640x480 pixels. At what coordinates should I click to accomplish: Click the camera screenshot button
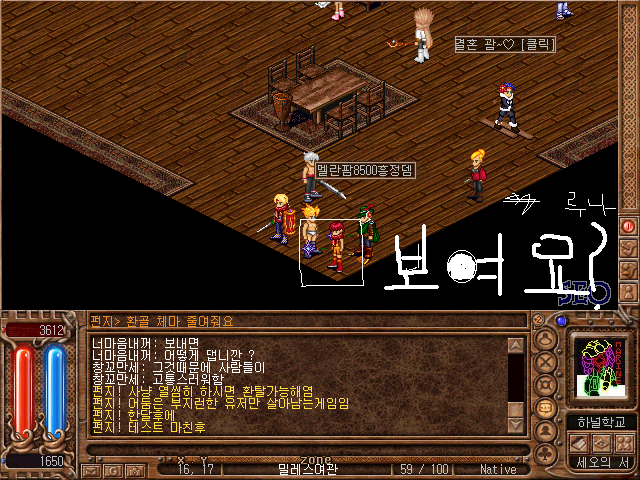pyautogui.click(x=133, y=468)
